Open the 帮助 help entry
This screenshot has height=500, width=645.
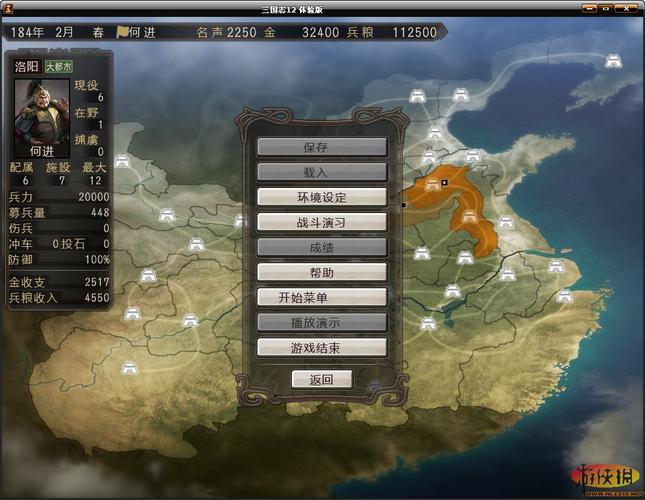321,272
